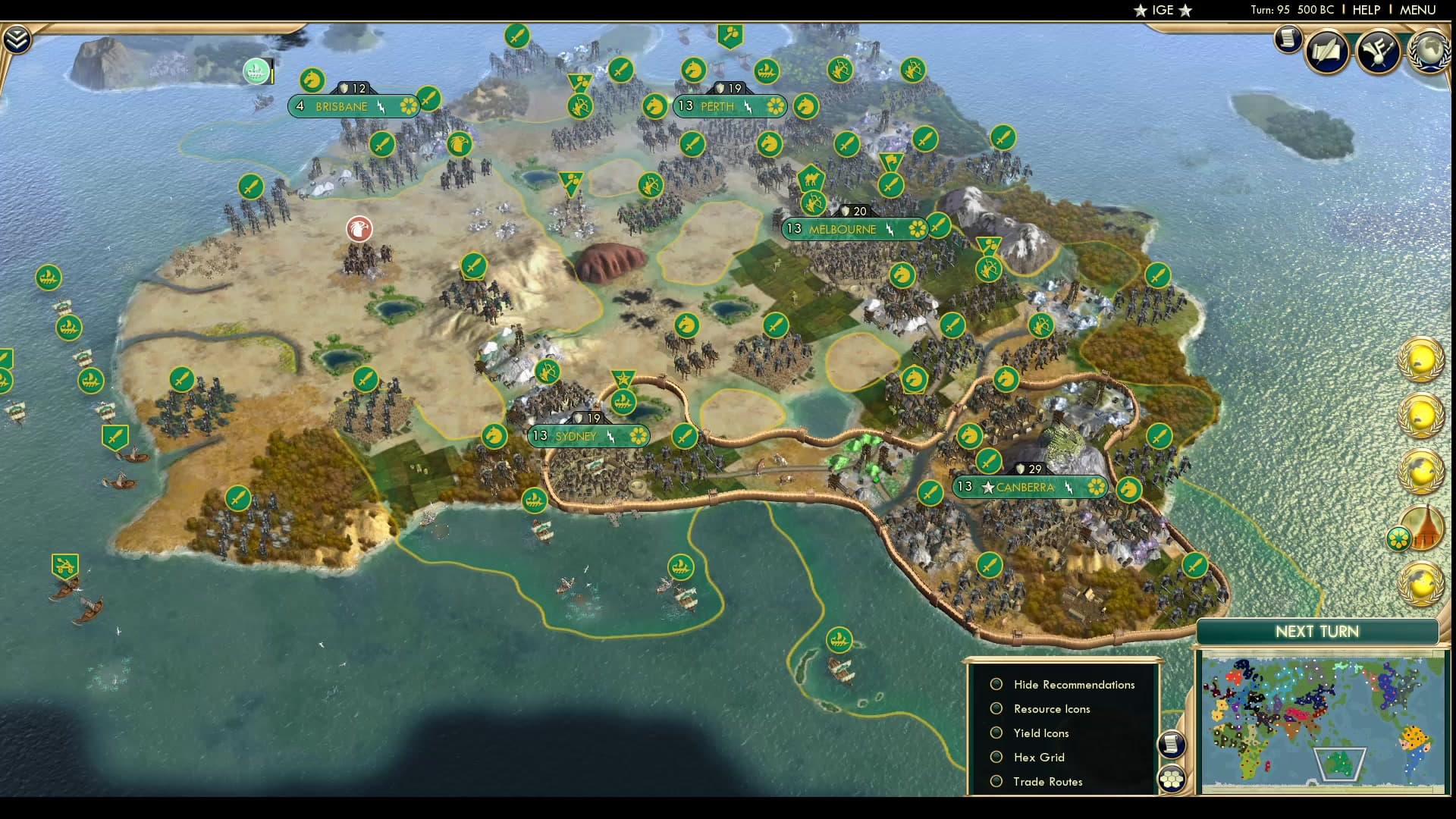End the turn with Next Turn
The image size is (1456, 819).
click(1316, 632)
